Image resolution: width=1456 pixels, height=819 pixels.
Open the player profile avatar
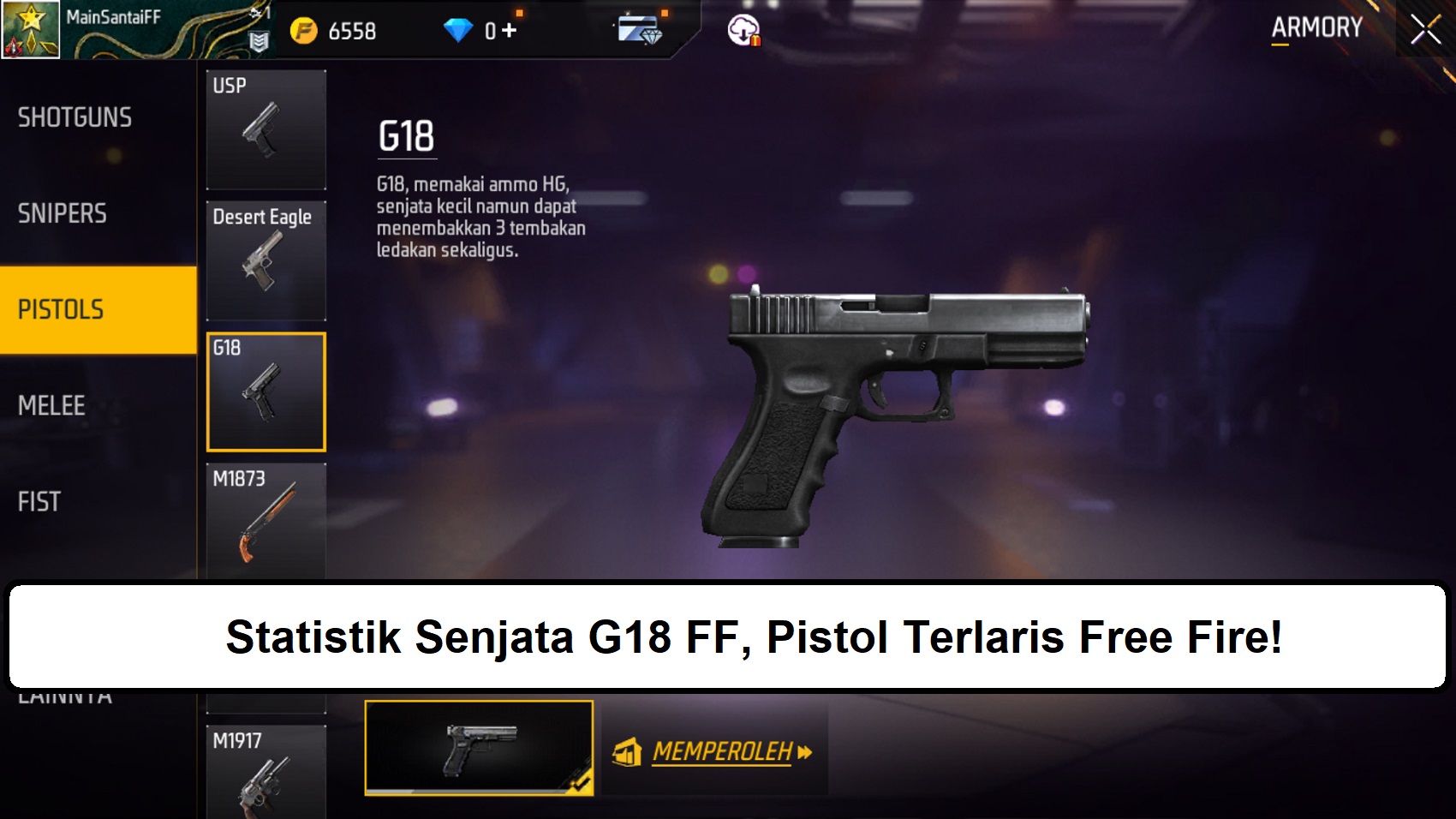[28, 27]
